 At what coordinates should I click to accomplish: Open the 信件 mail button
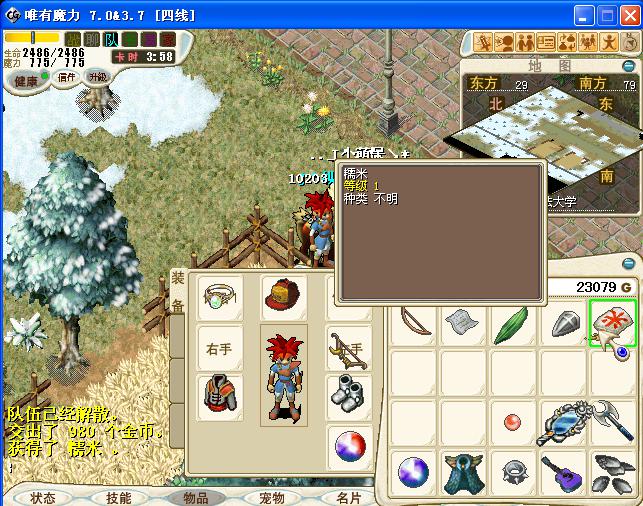click(67, 77)
